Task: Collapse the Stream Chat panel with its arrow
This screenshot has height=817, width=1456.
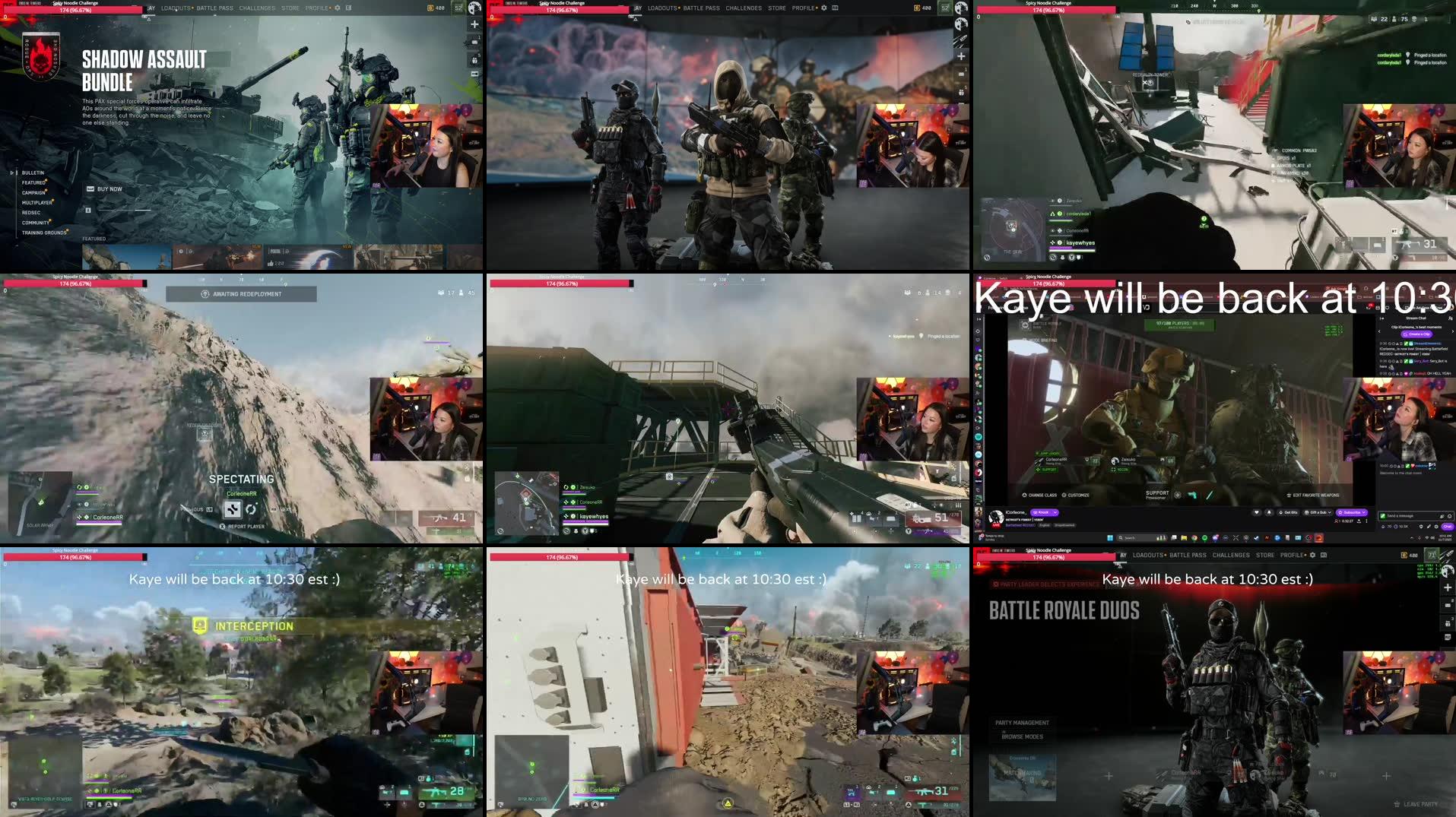Action: click(x=1381, y=318)
